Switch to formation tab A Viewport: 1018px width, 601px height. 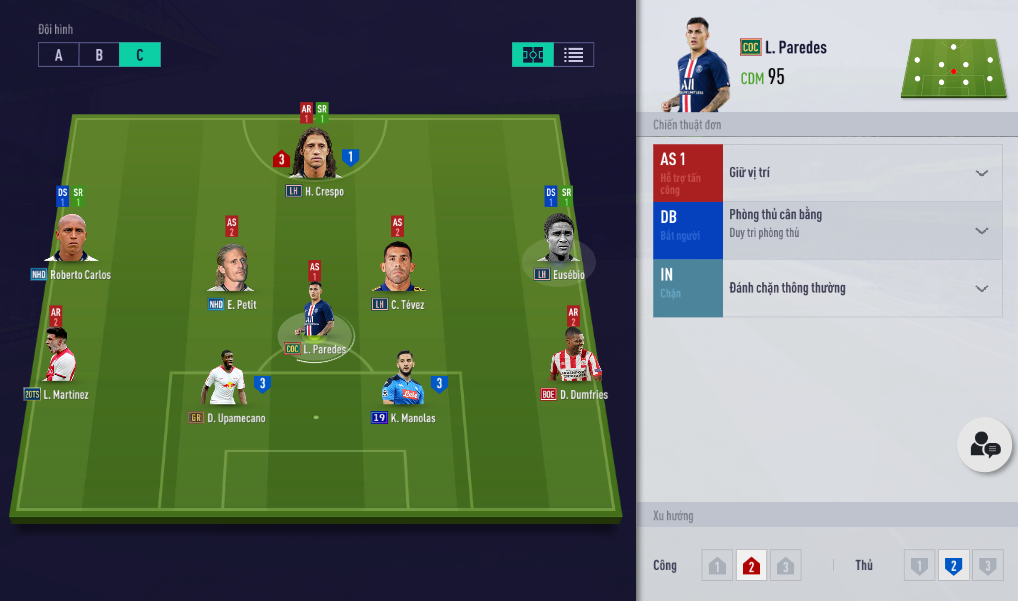tap(59, 55)
